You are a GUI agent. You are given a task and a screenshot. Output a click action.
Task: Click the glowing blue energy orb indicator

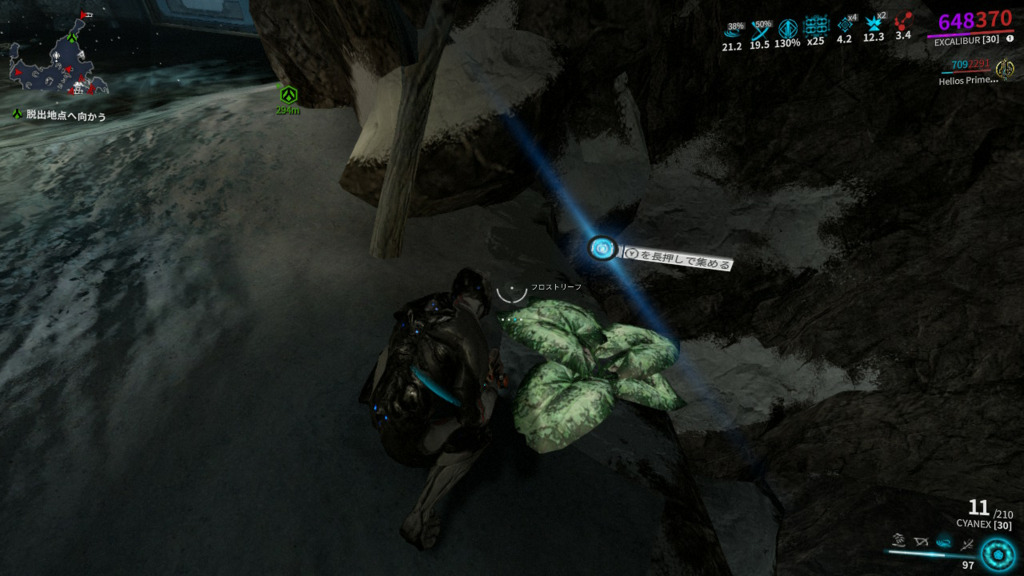pos(996,551)
